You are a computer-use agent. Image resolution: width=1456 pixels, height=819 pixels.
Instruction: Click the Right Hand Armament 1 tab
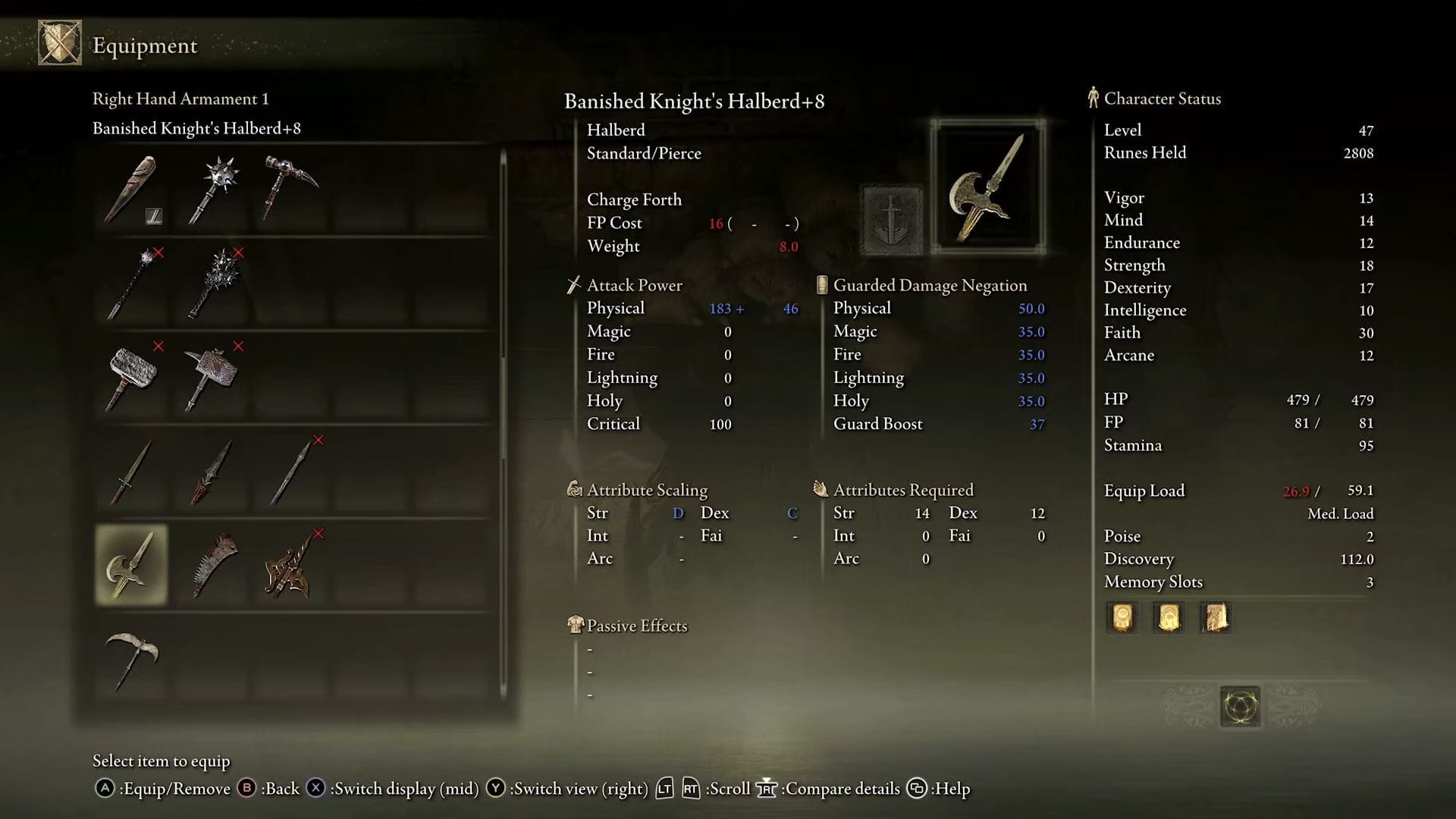181,98
